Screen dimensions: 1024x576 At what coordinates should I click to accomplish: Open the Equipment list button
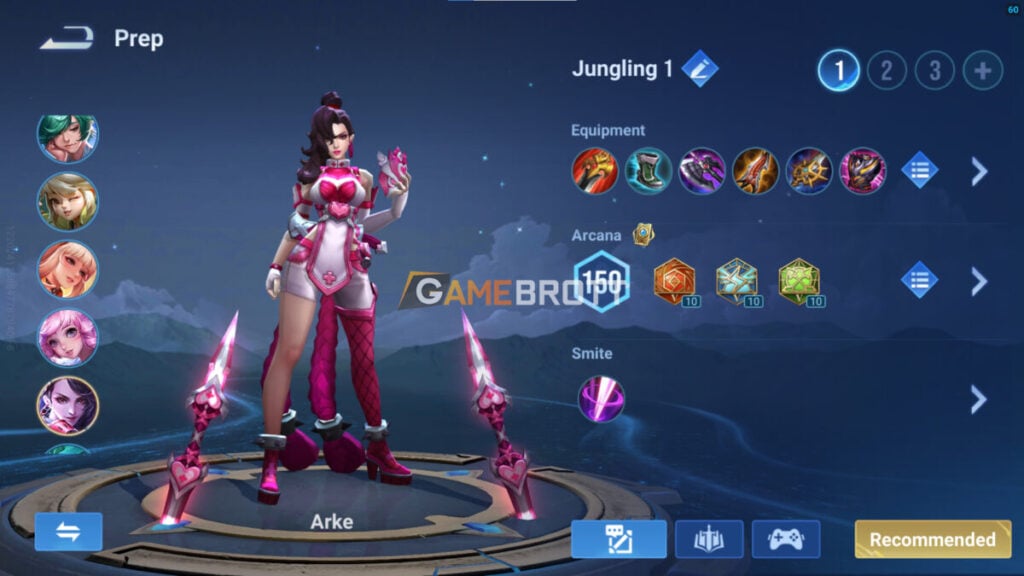(919, 171)
